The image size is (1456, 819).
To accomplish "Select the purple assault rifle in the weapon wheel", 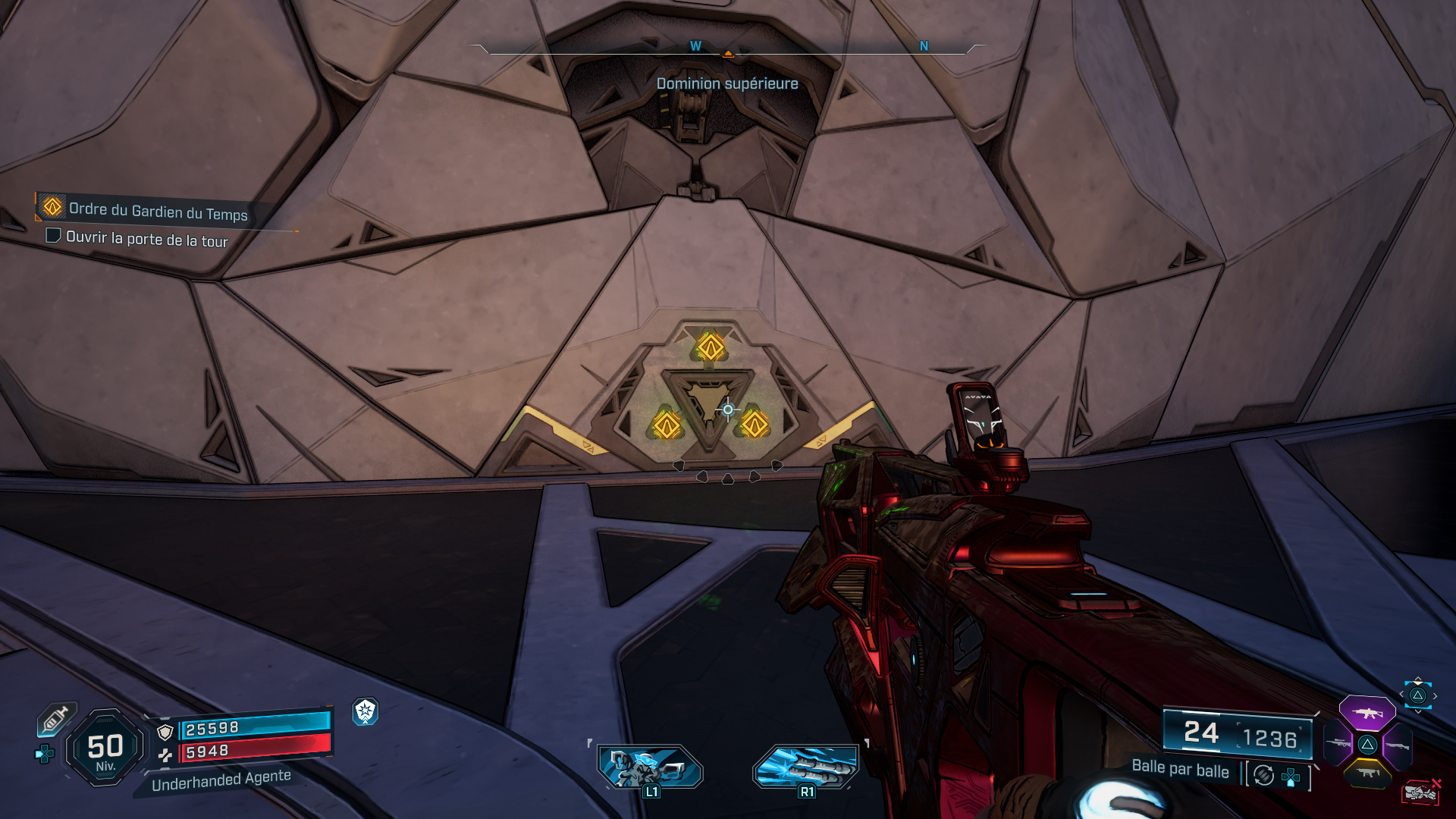I will point(1367,714).
